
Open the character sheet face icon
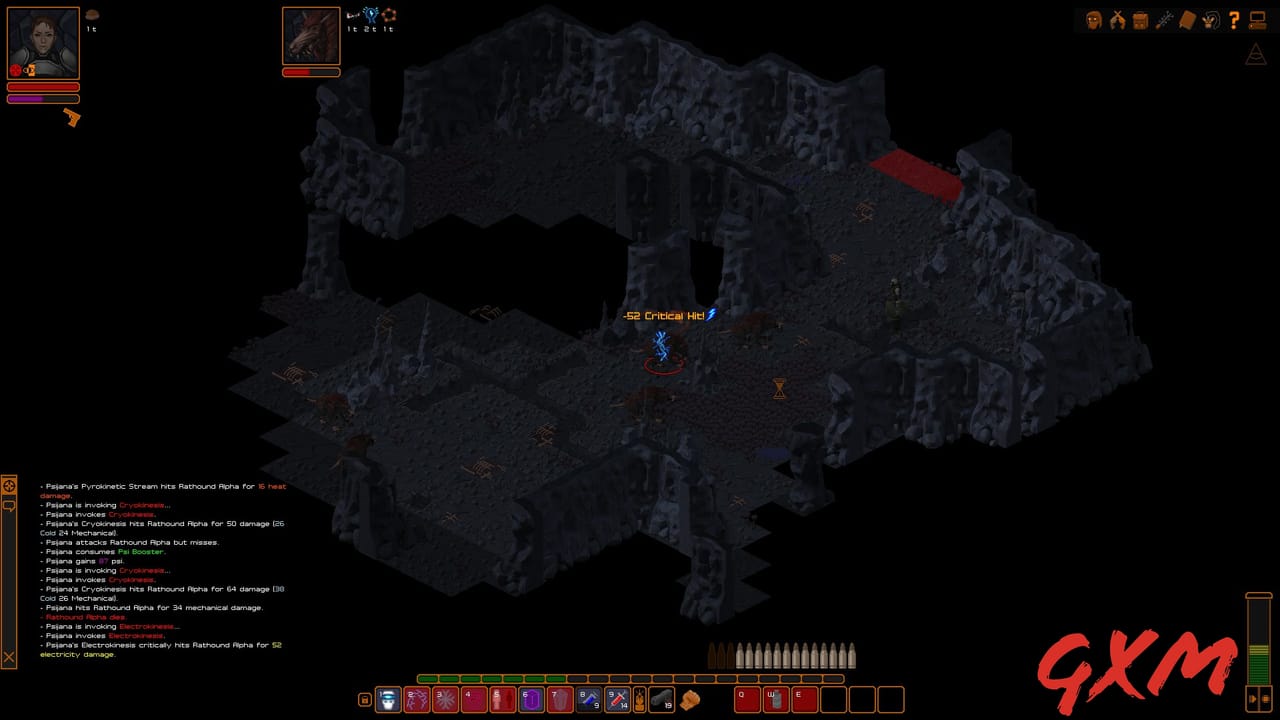pos(1092,20)
